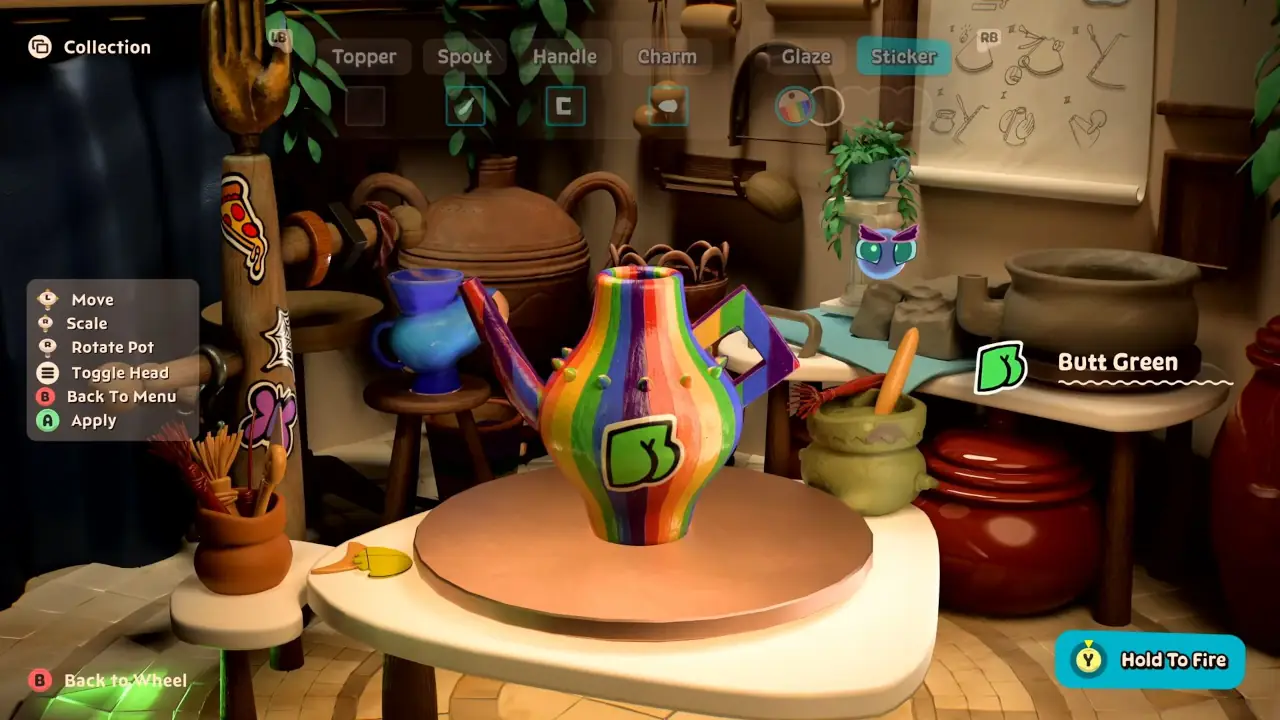Click the empty Topper slot icon
The width and height of the screenshot is (1280, 720).
(364, 108)
